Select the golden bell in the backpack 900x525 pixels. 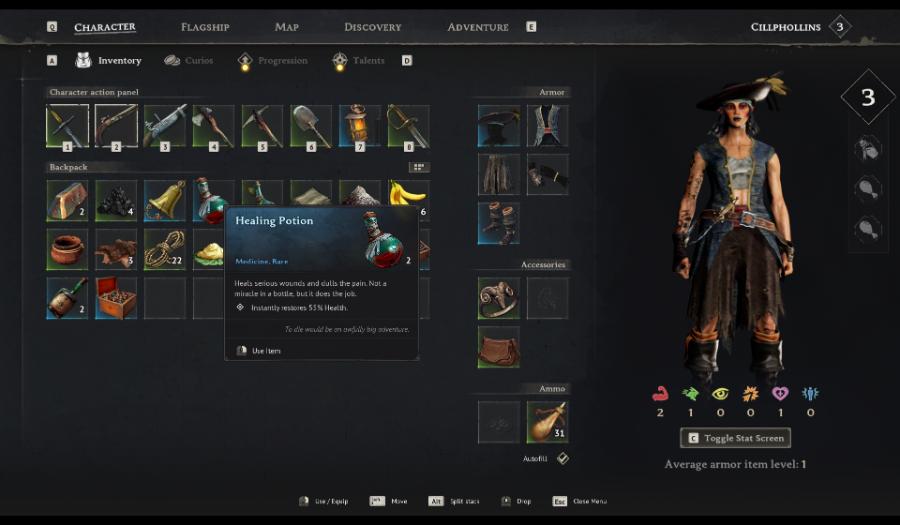(x=165, y=200)
